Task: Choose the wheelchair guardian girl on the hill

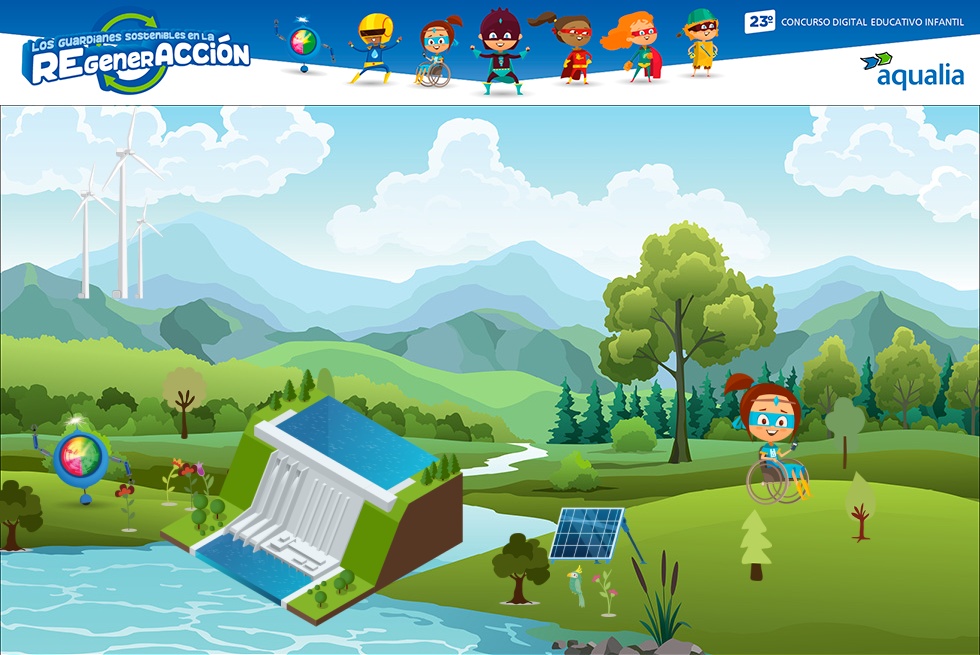Action: coord(773,442)
